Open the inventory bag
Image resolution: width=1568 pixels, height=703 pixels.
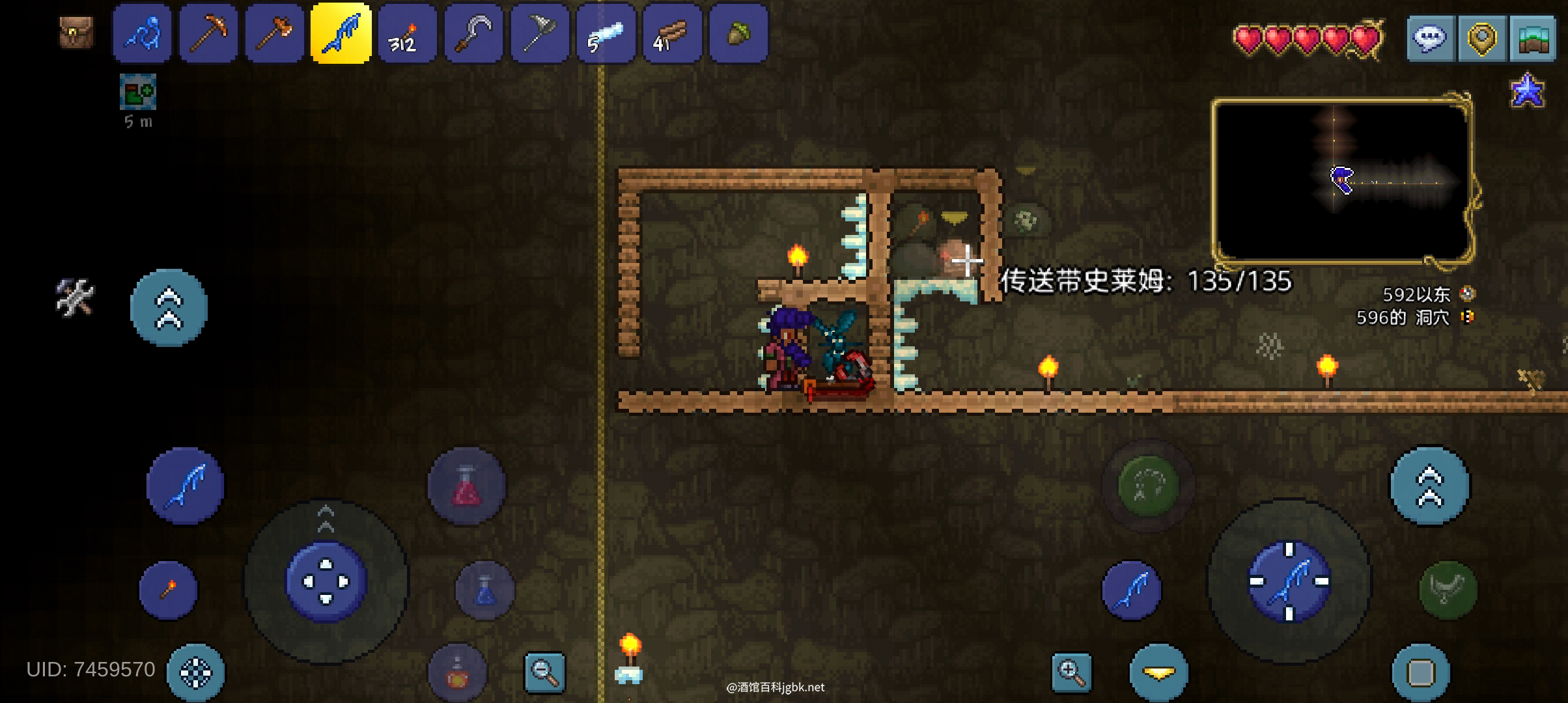coord(76,33)
